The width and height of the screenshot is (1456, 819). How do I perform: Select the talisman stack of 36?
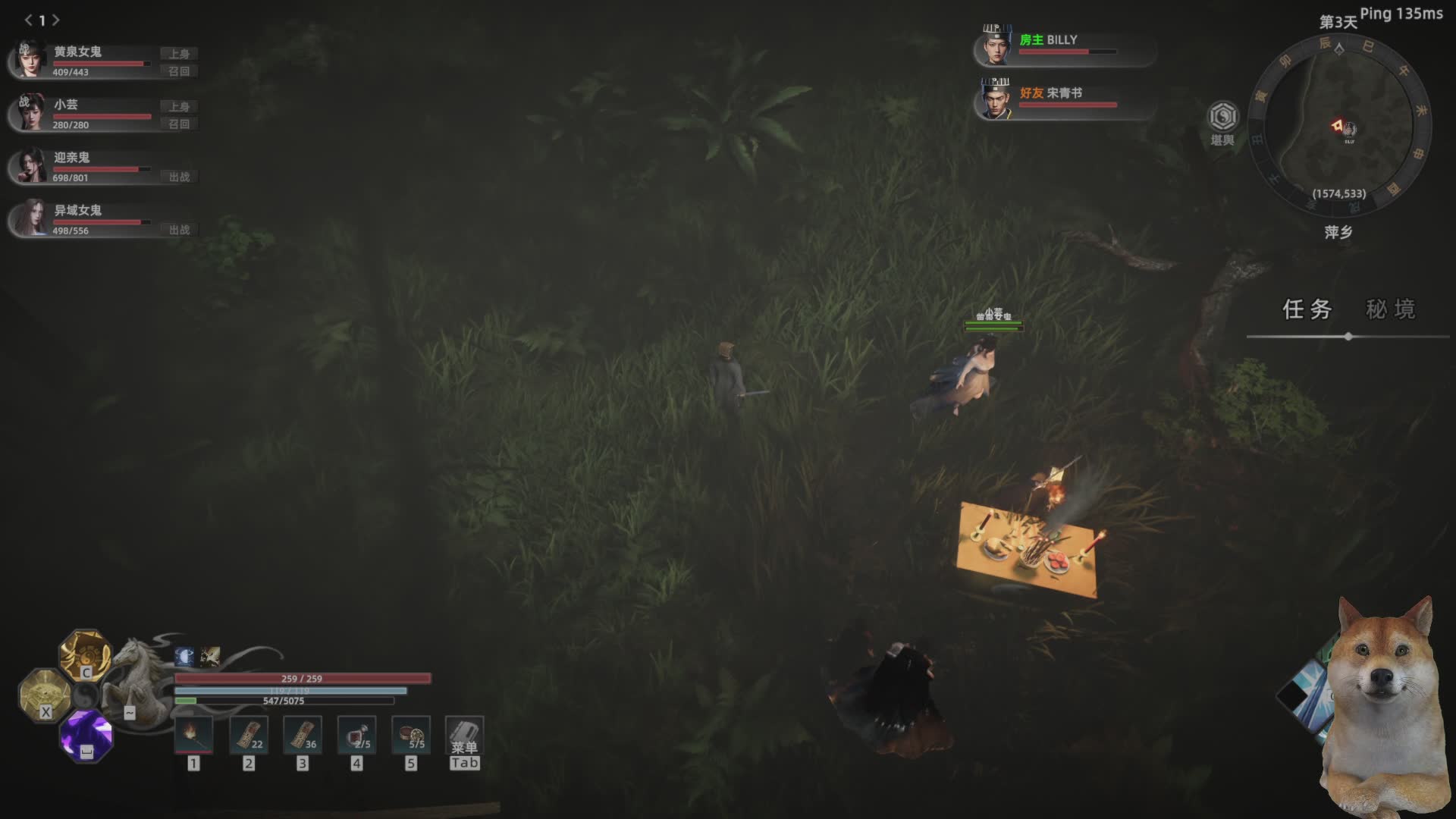click(x=302, y=735)
